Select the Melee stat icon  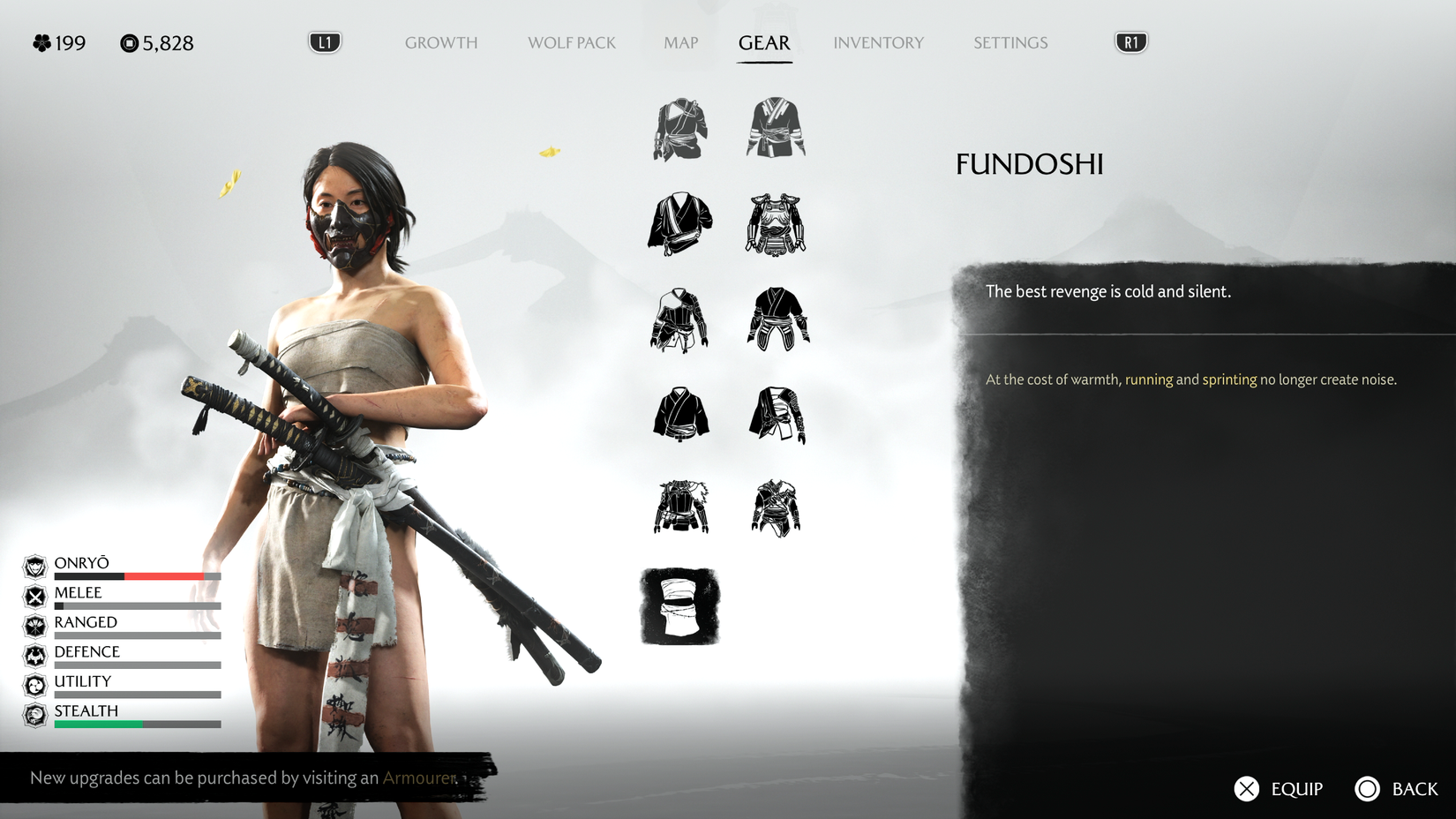tap(35, 595)
